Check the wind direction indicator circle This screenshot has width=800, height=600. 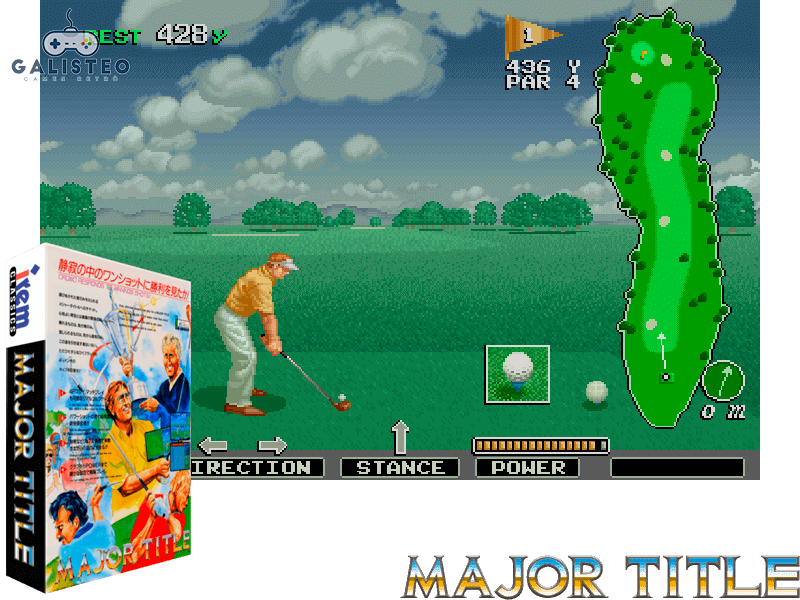[x=723, y=379]
